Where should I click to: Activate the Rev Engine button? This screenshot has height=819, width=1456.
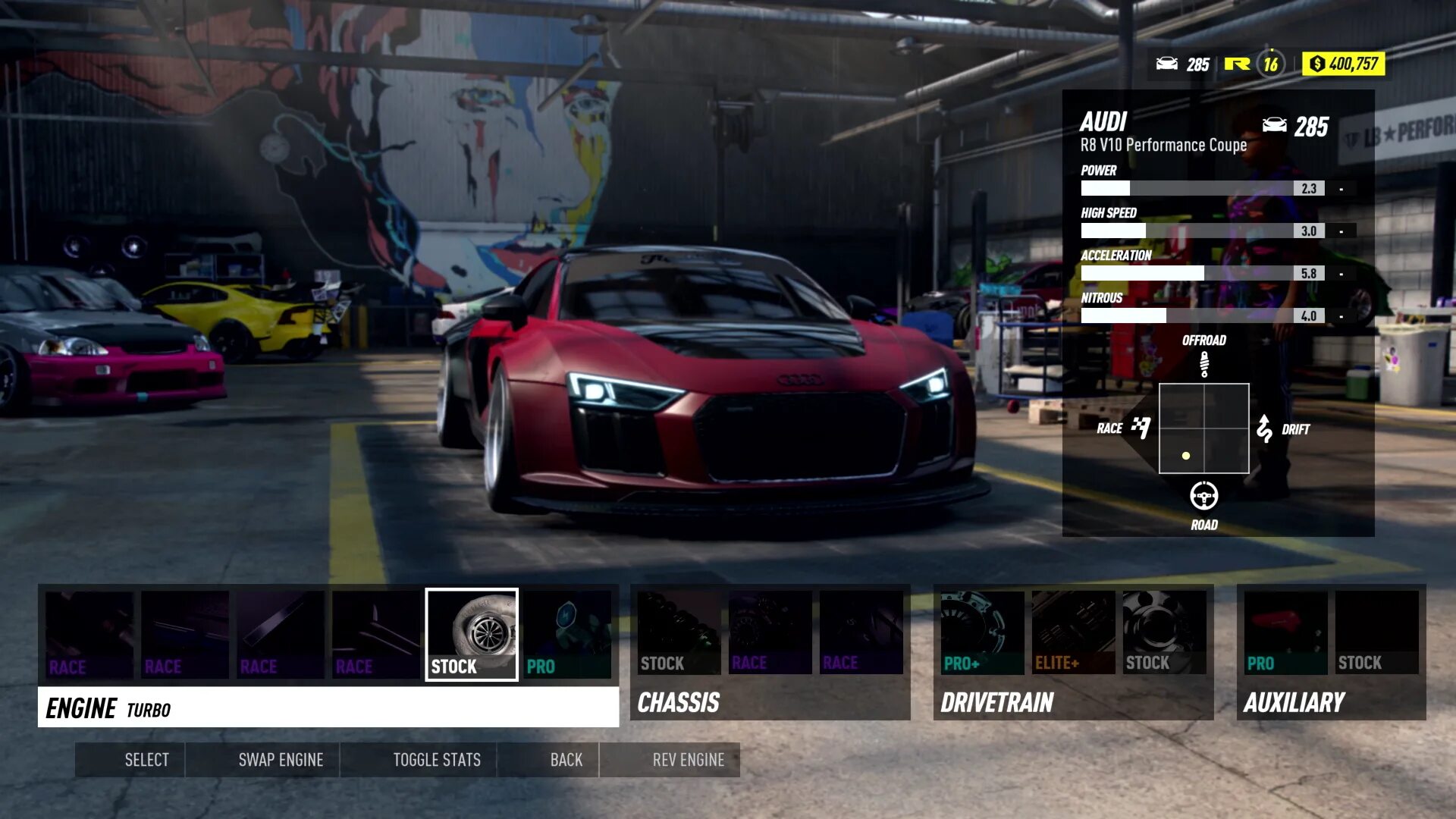pos(688,760)
